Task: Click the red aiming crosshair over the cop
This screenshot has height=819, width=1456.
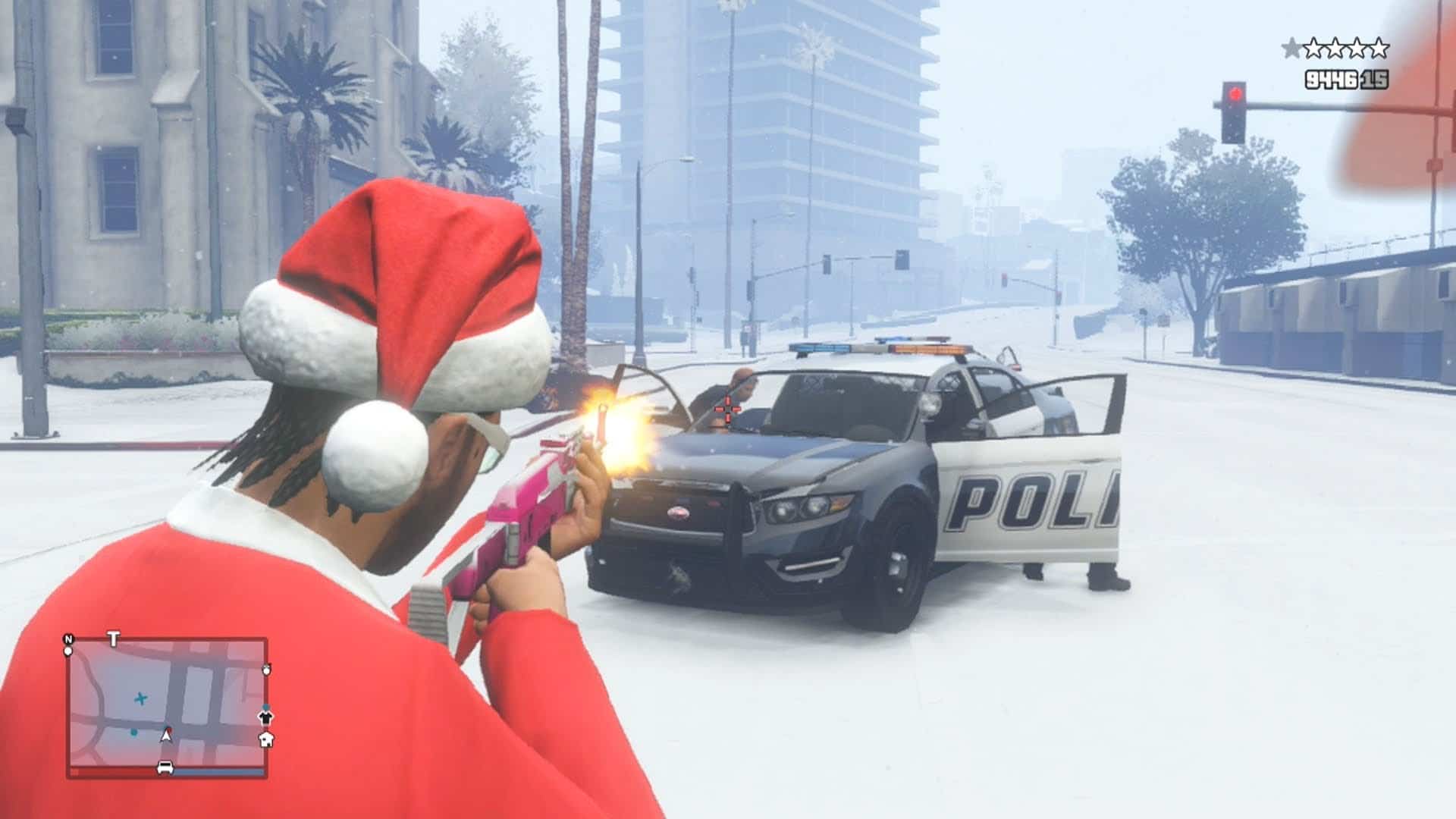Action: pyautogui.click(x=726, y=409)
